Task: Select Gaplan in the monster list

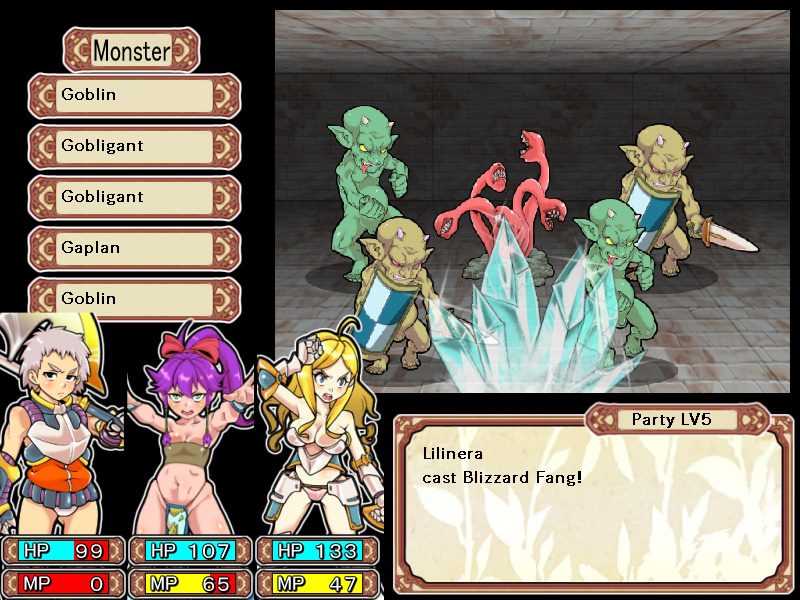Action: pos(134,248)
